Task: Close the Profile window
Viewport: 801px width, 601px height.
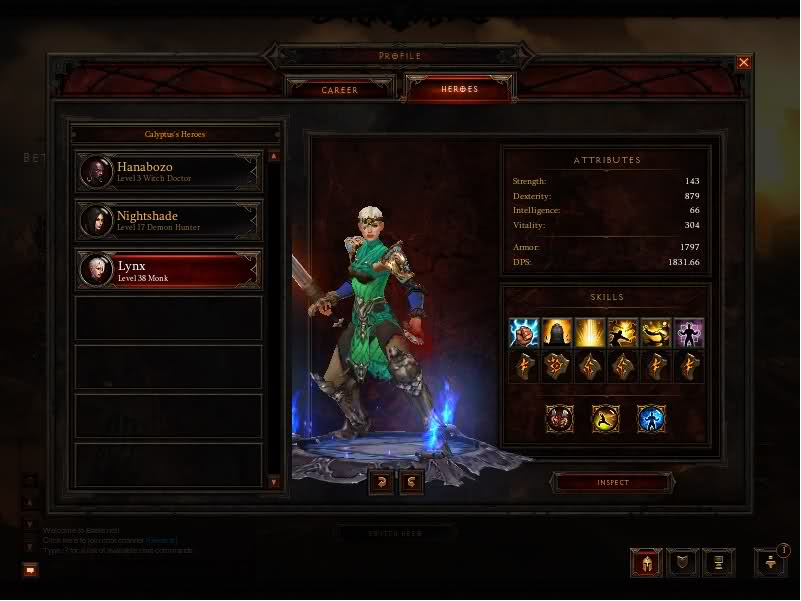Action: [743, 63]
